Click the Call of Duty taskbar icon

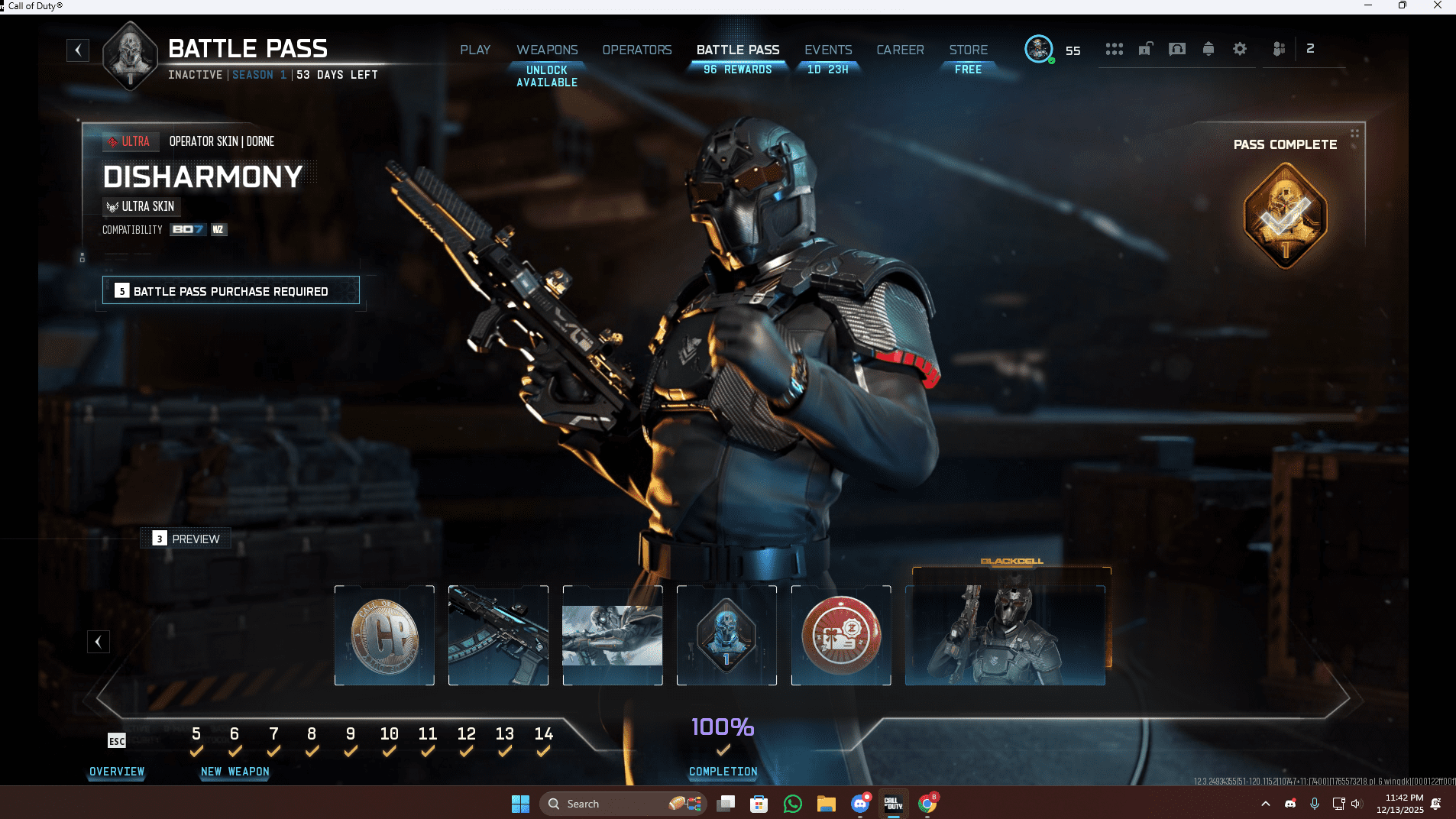tap(894, 803)
